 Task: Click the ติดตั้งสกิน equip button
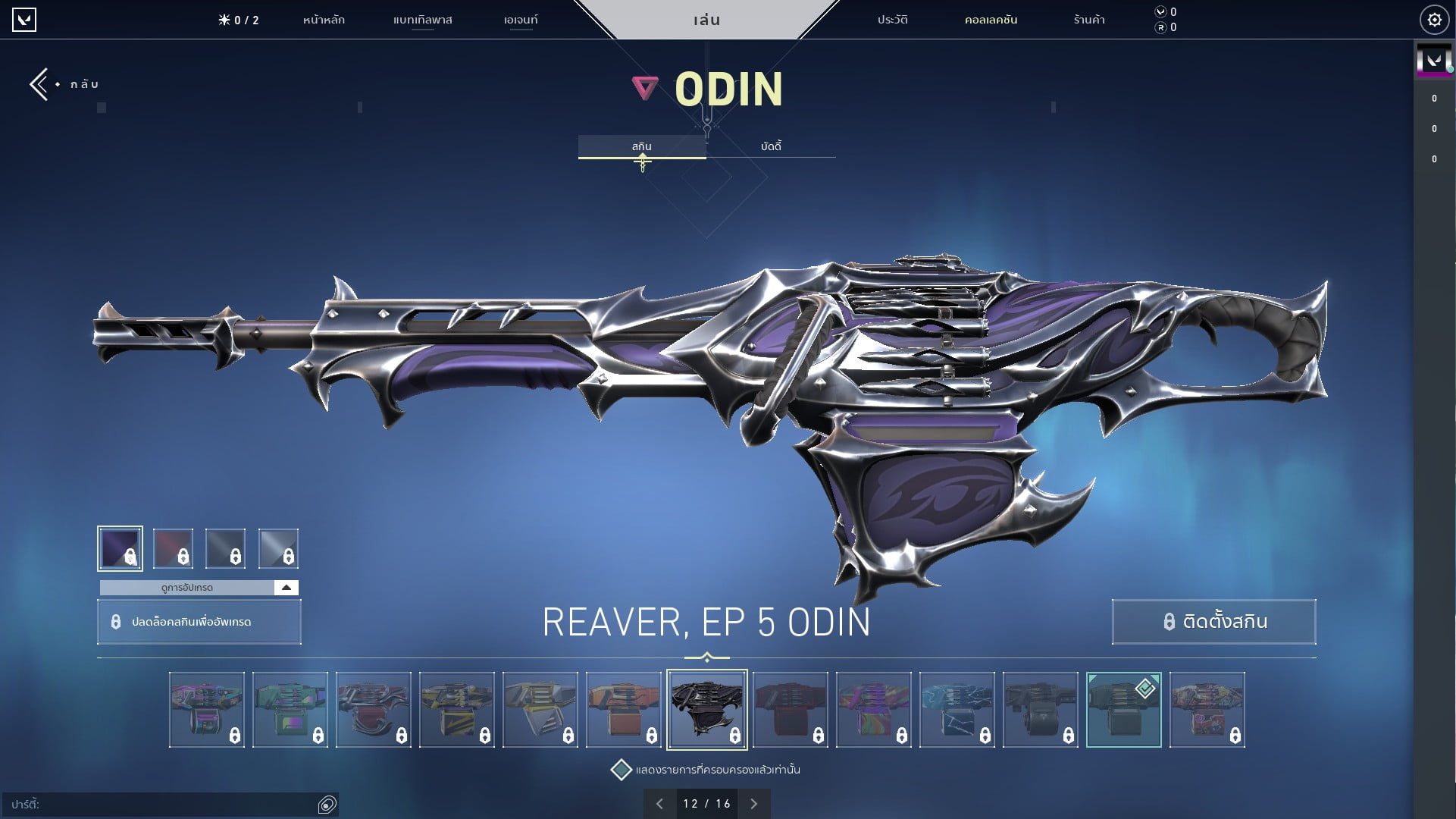click(x=1213, y=622)
